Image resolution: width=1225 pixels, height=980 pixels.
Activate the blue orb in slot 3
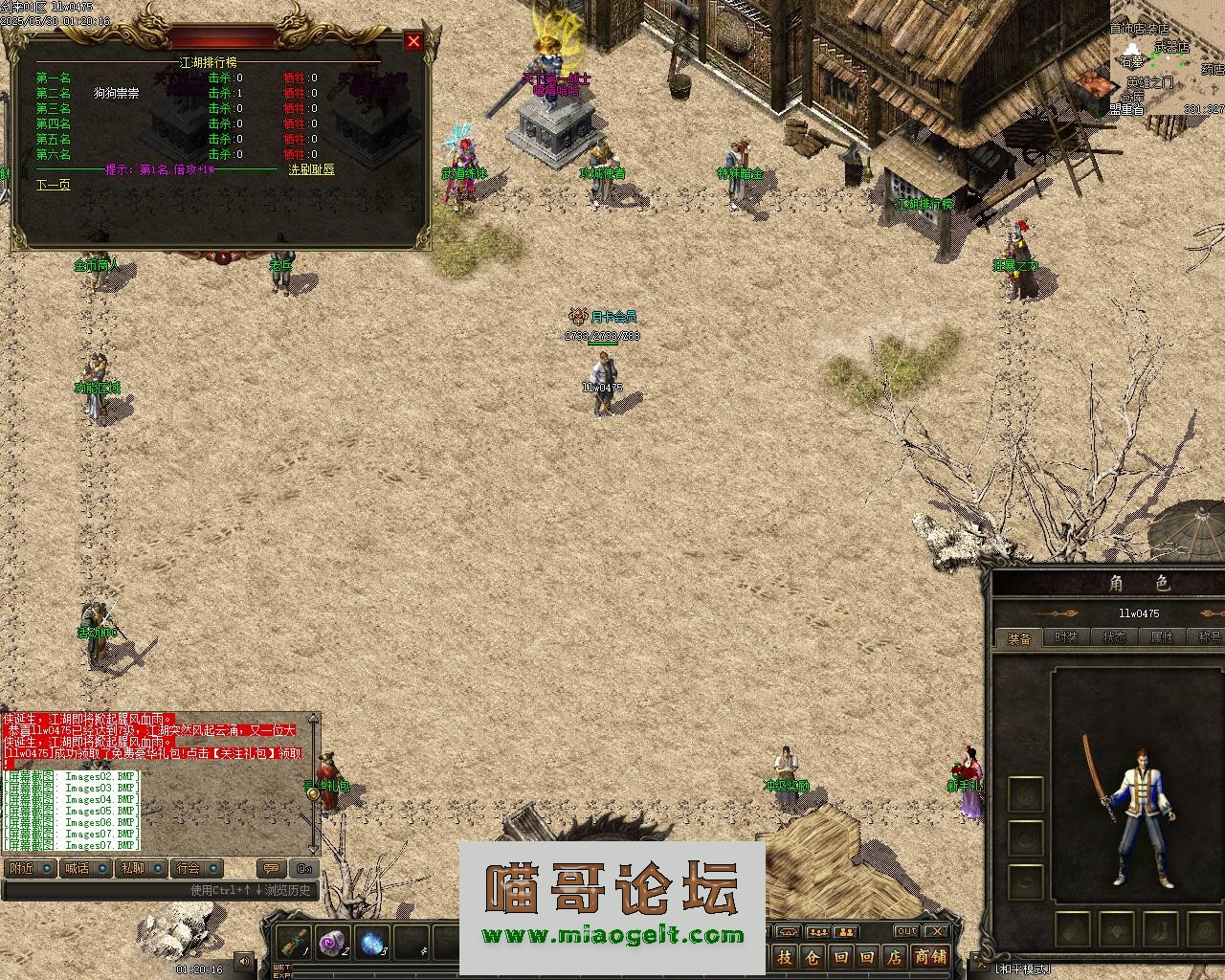click(372, 943)
